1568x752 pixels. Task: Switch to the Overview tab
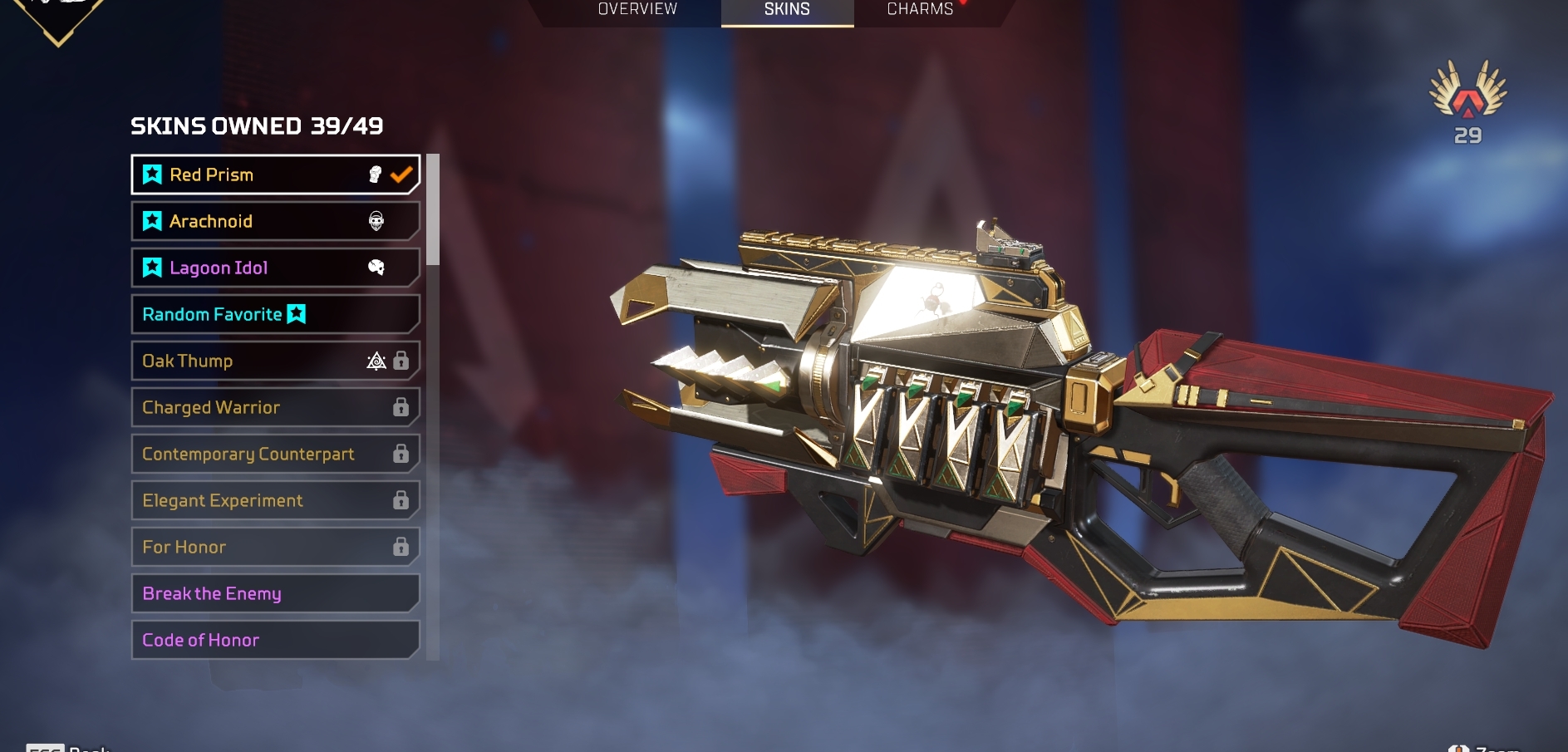tap(637, 10)
